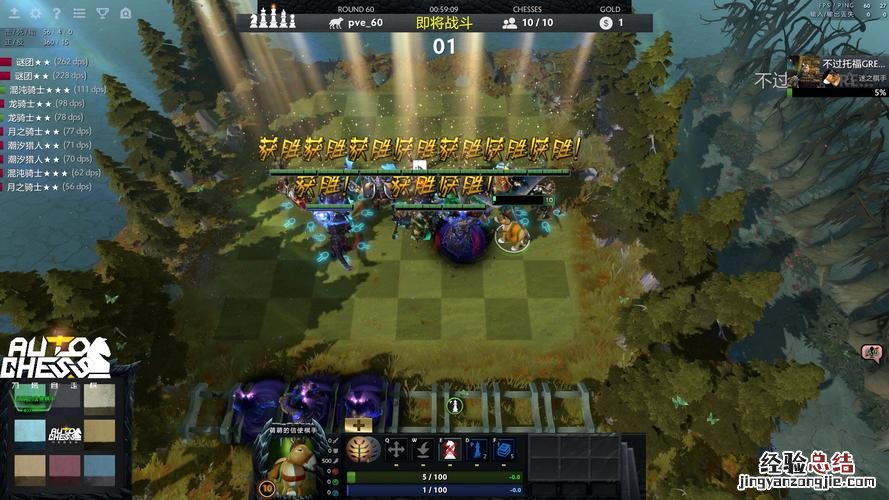889x500 pixels.
Task: Click the gold plus level-up button
Action: 358,425
